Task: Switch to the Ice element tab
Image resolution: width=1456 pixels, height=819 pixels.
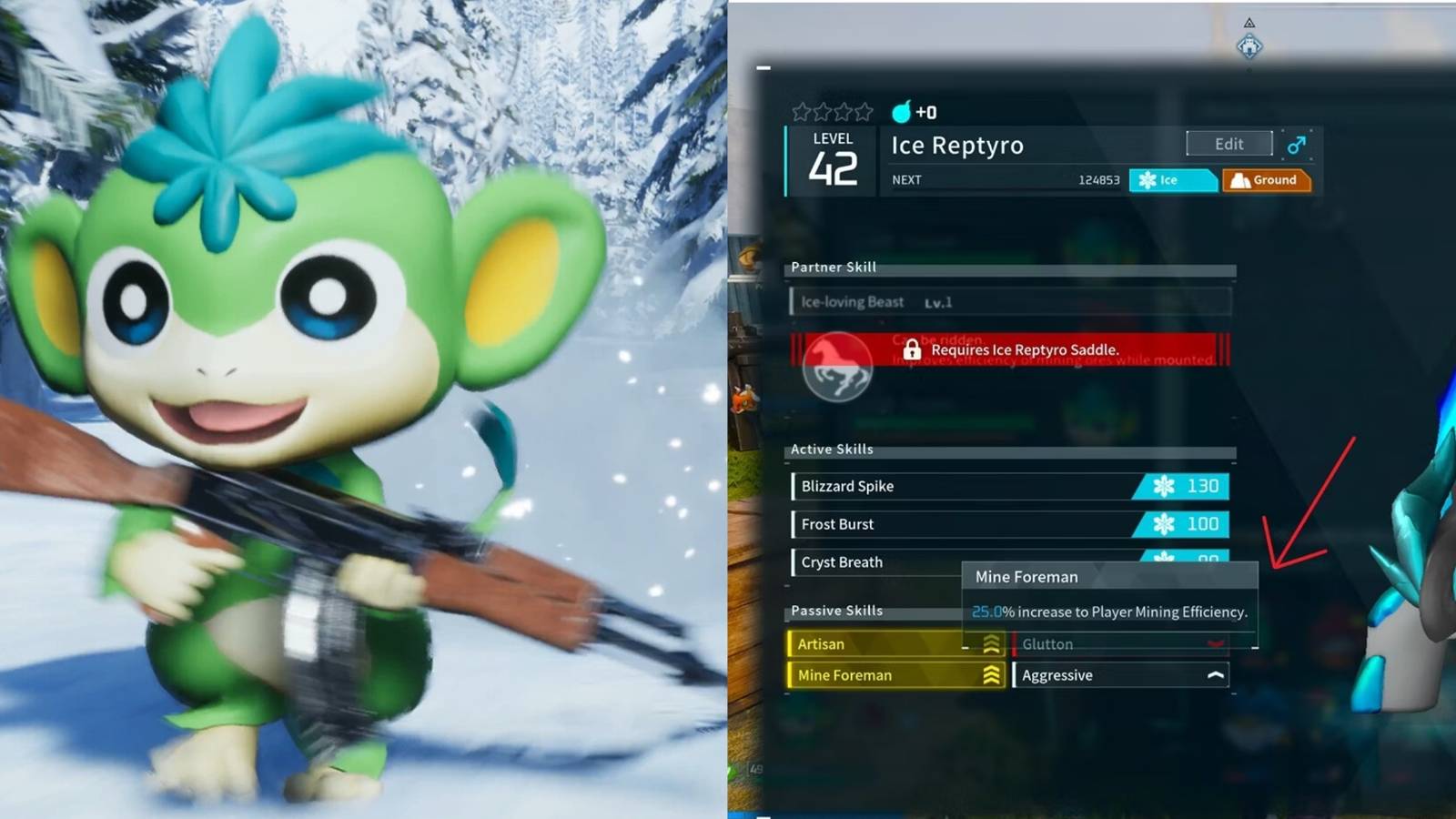Action: [1172, 180]
